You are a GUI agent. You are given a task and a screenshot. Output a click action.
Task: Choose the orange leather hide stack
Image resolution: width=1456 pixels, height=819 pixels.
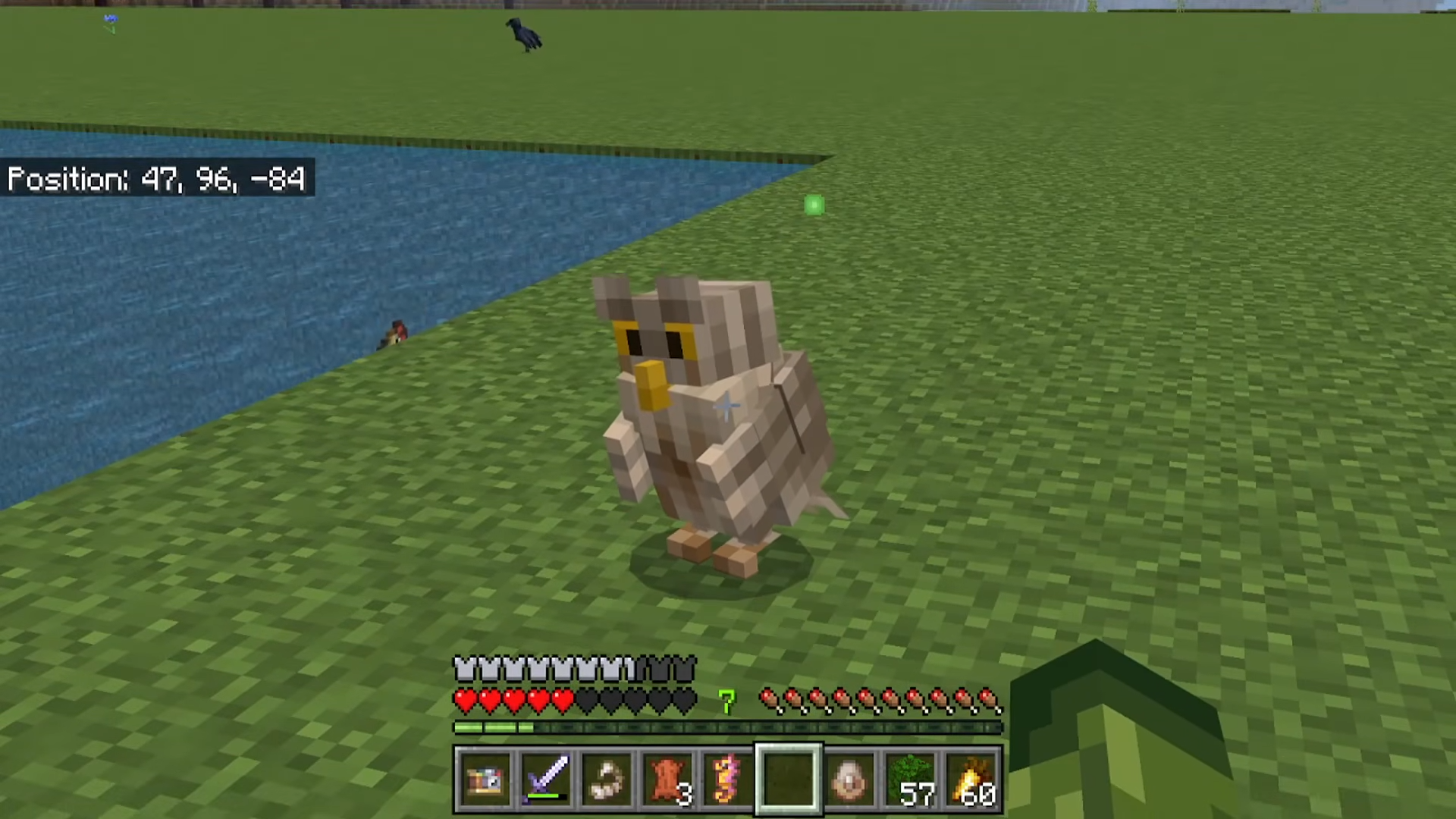coord(667,780)
